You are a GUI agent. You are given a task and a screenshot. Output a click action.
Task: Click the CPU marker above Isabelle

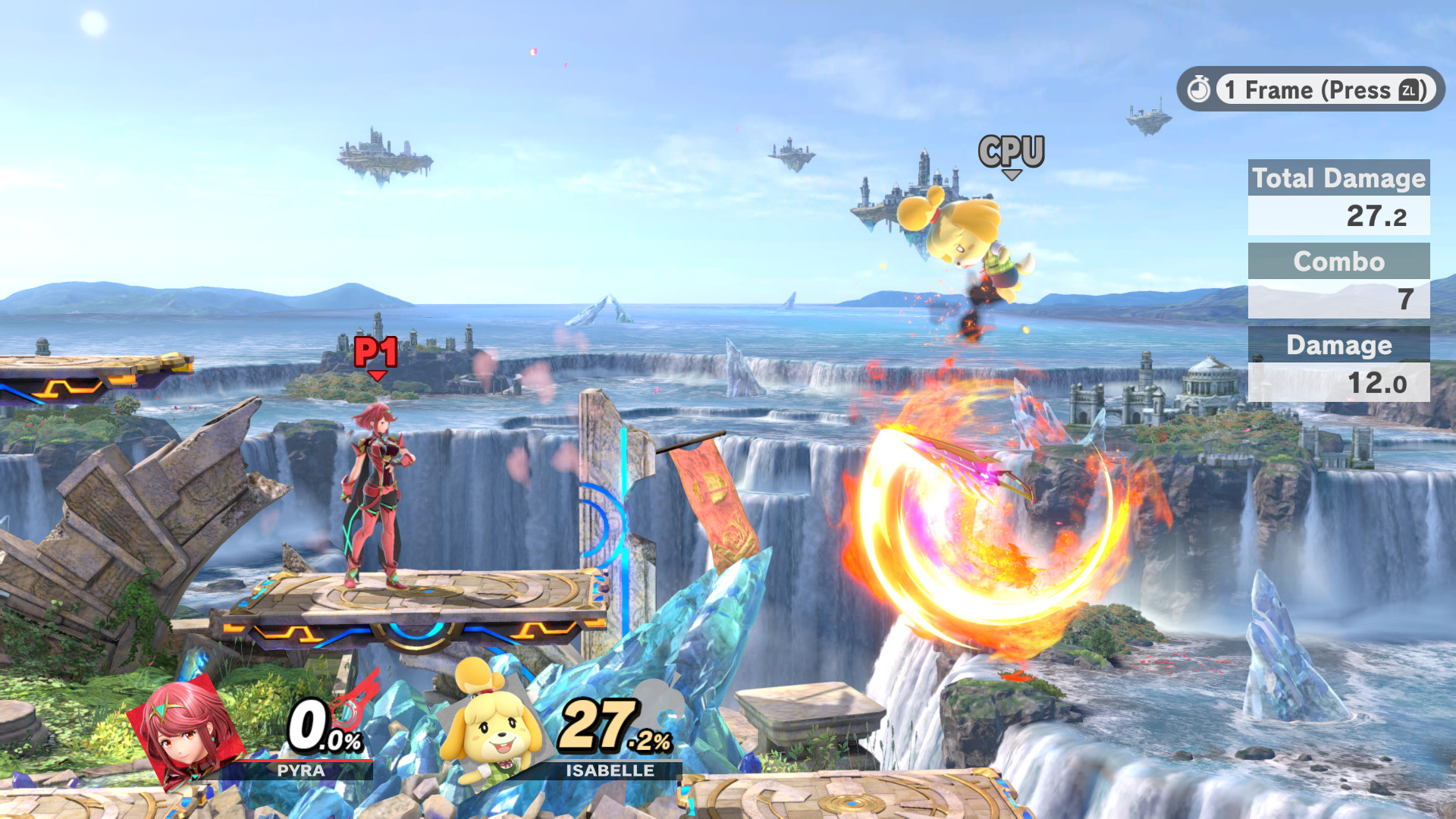(x=1011, y=150)
